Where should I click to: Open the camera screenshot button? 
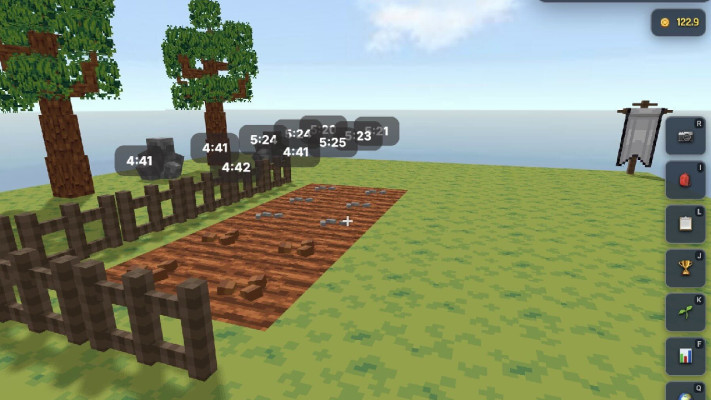point(686,136)
